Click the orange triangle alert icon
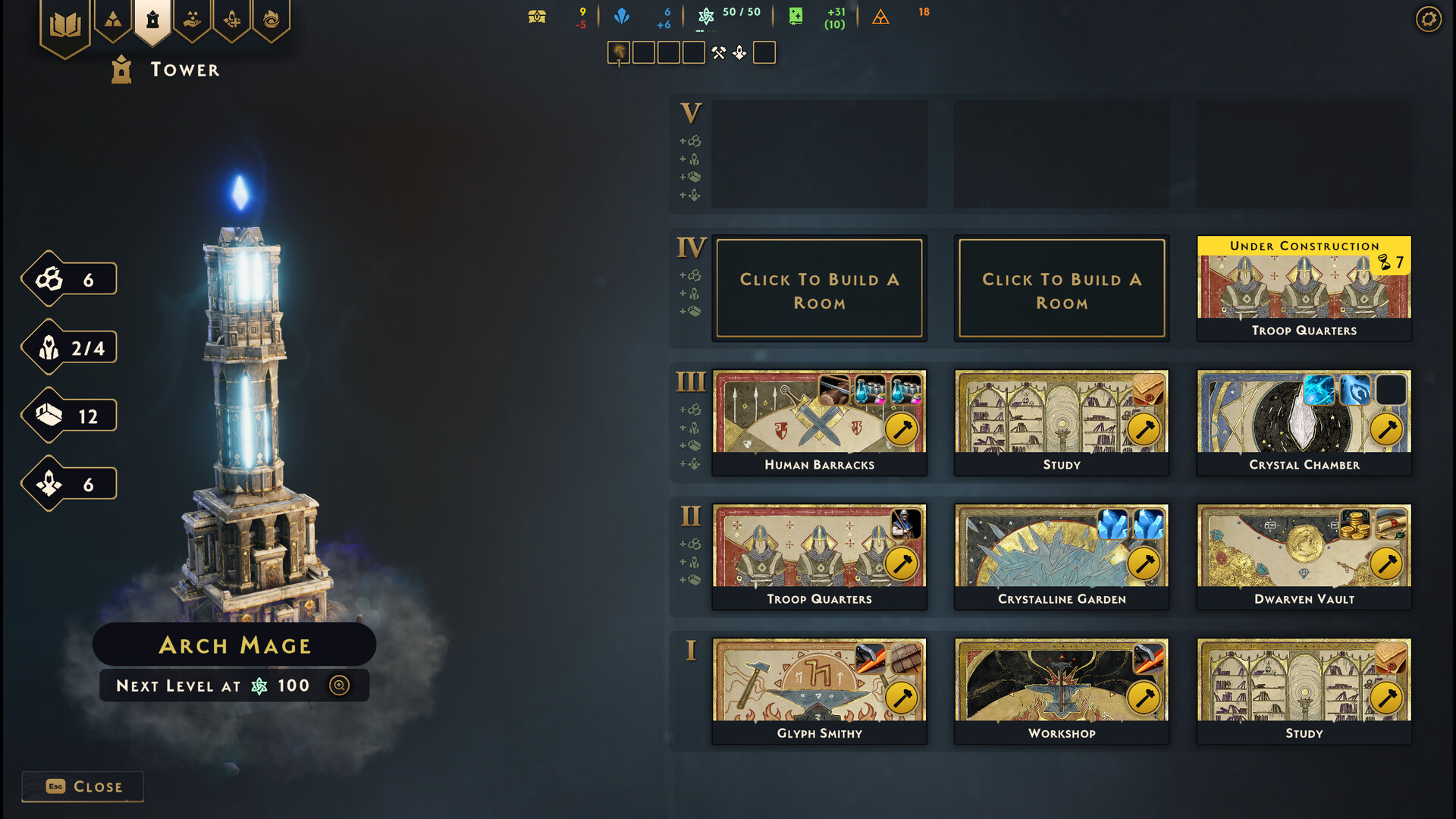The width and height of the screenshot is (1456, 819). pos(880,17)
